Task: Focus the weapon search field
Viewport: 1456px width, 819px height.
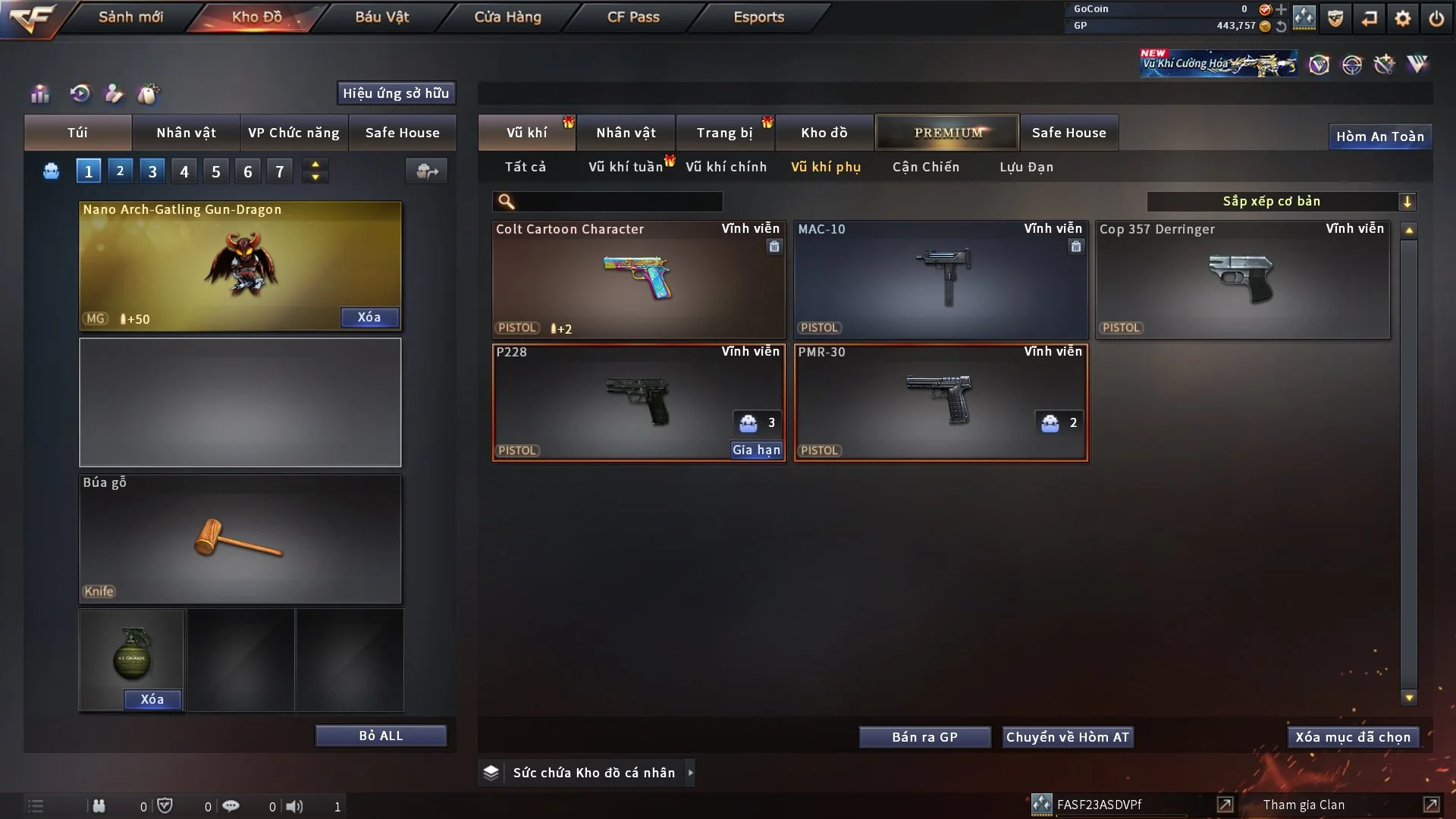Action: [617, 202]
